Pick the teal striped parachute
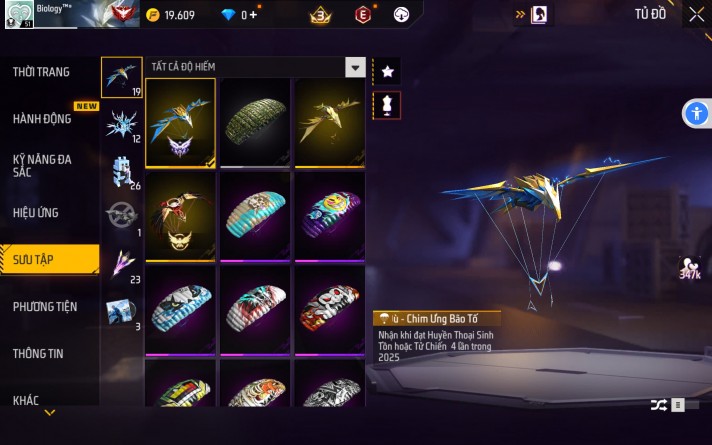 pos(254,216)
